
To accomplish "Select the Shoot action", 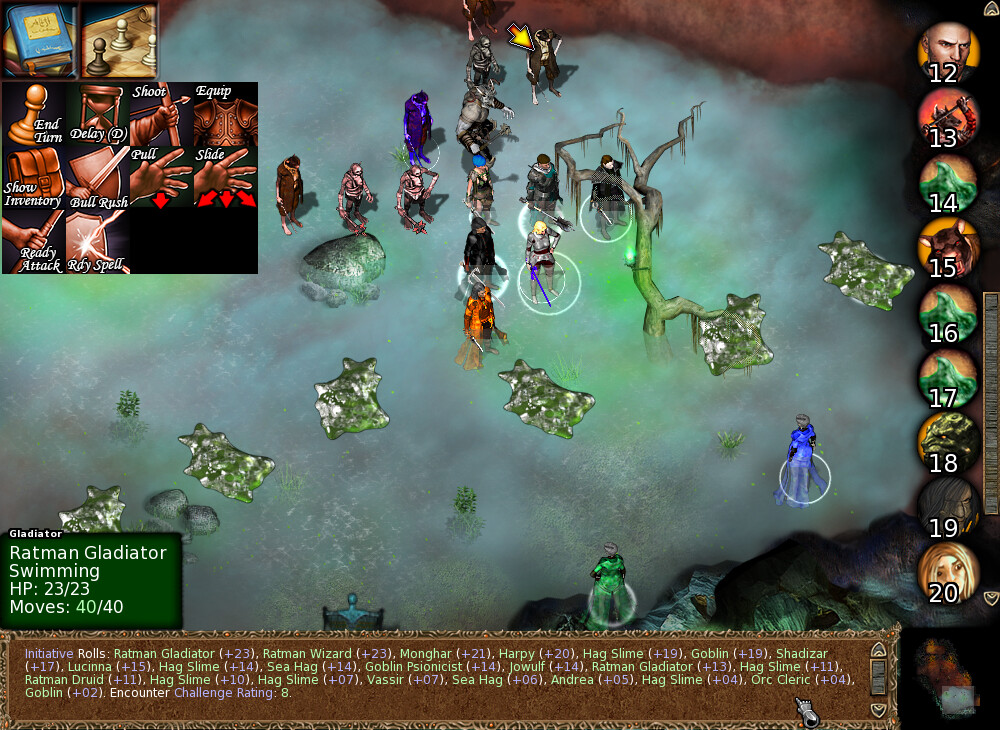I will click(160, 114).
